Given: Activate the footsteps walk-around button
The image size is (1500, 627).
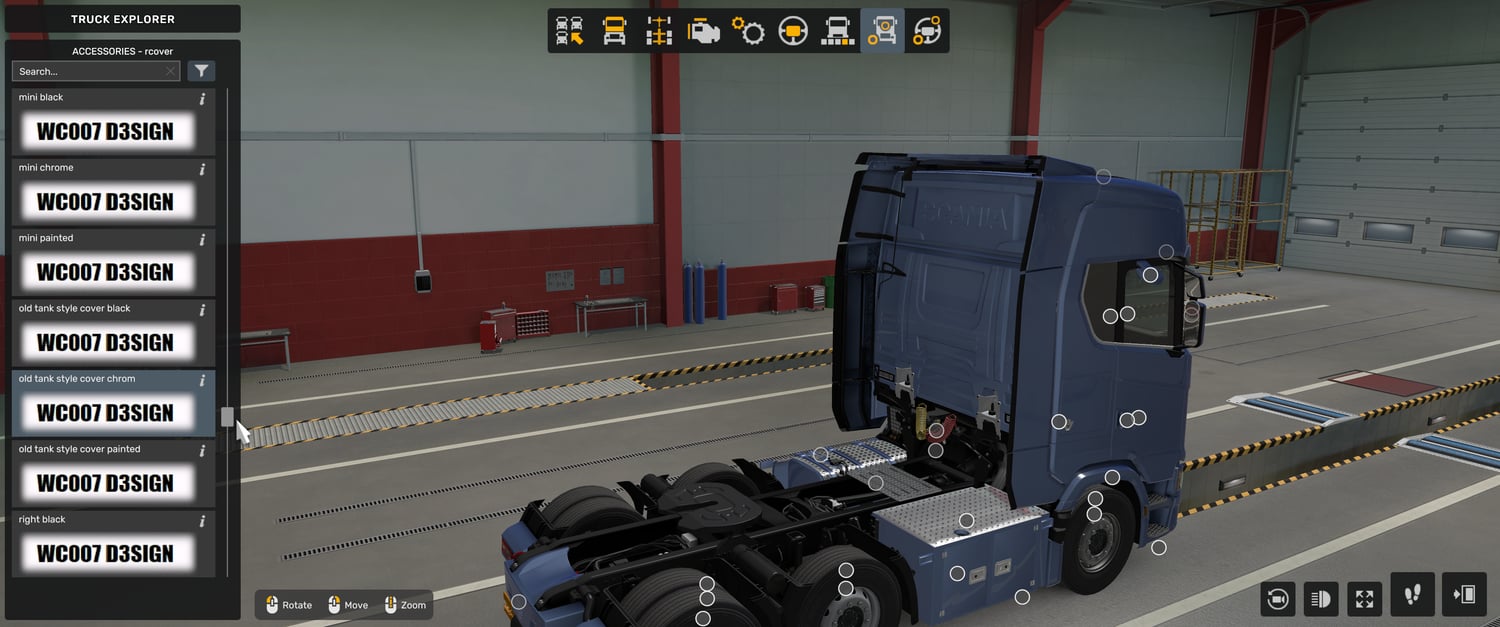Looking at the screenshot, I should tap(1412, 595).
